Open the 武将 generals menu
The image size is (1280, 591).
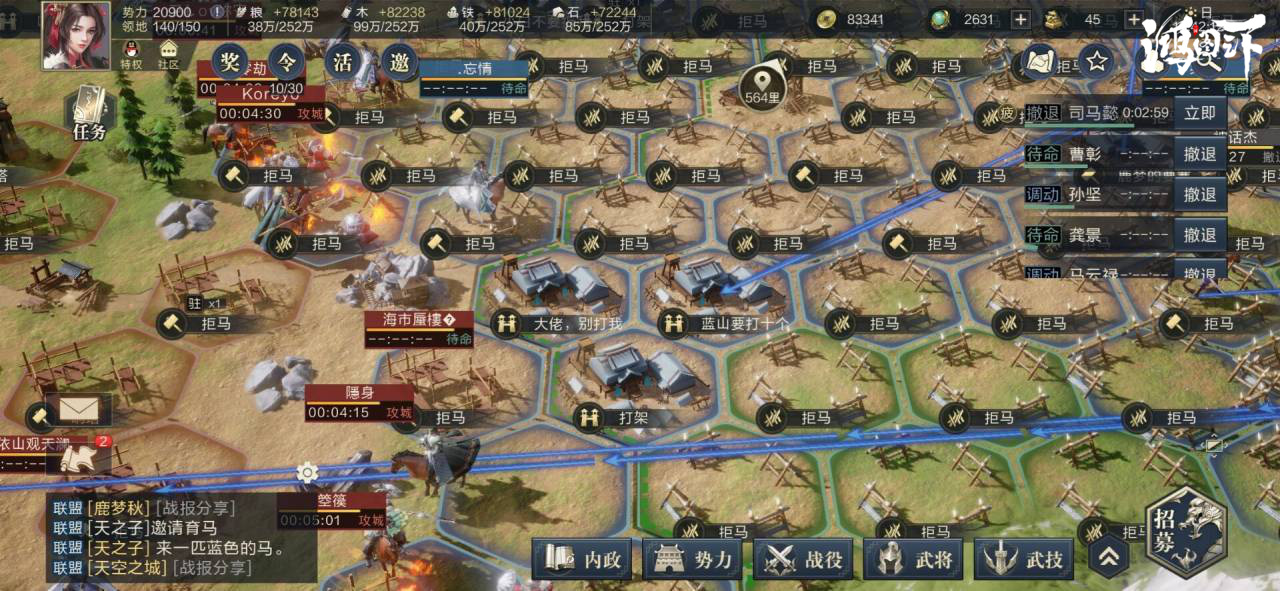[913, 560]
